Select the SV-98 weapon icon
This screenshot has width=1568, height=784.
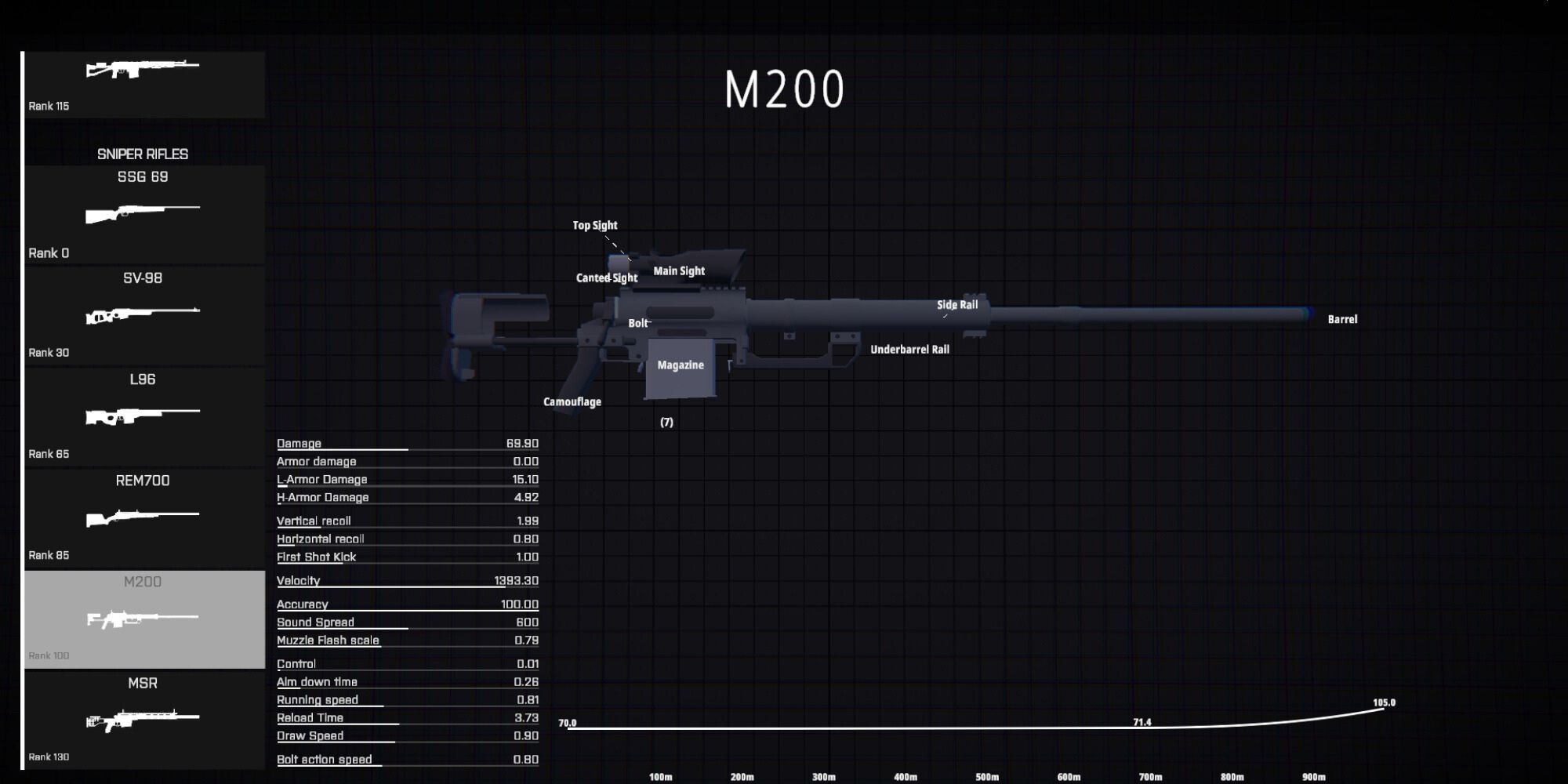(x=144, y=314)
